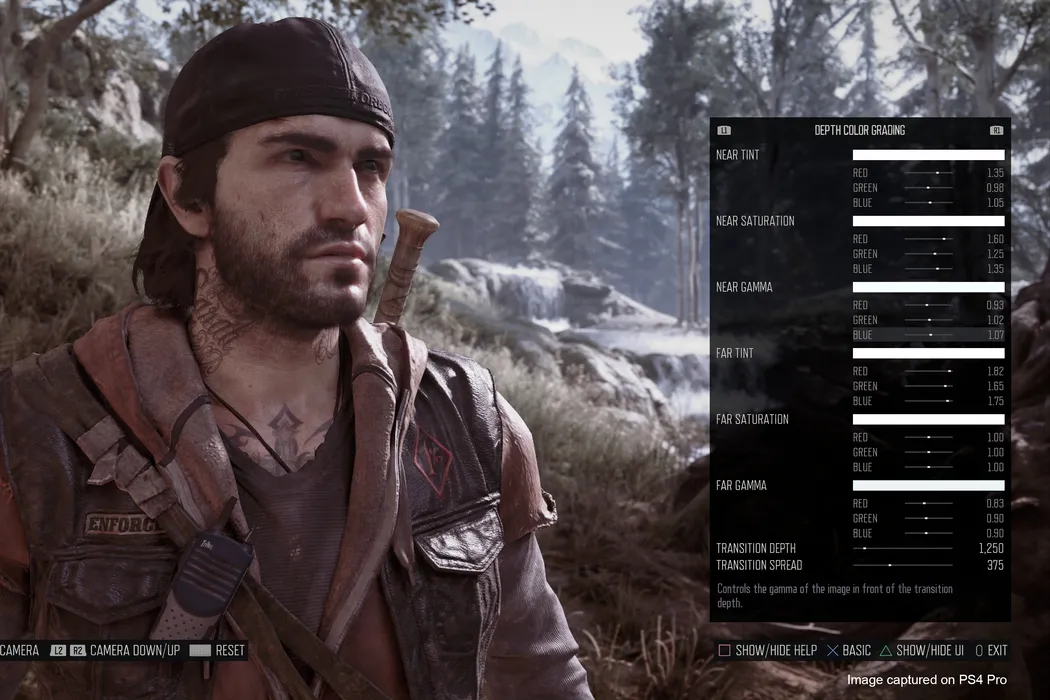Adjust the Near Tint blue slider
1050x700 pixels.
click(928, 203)
